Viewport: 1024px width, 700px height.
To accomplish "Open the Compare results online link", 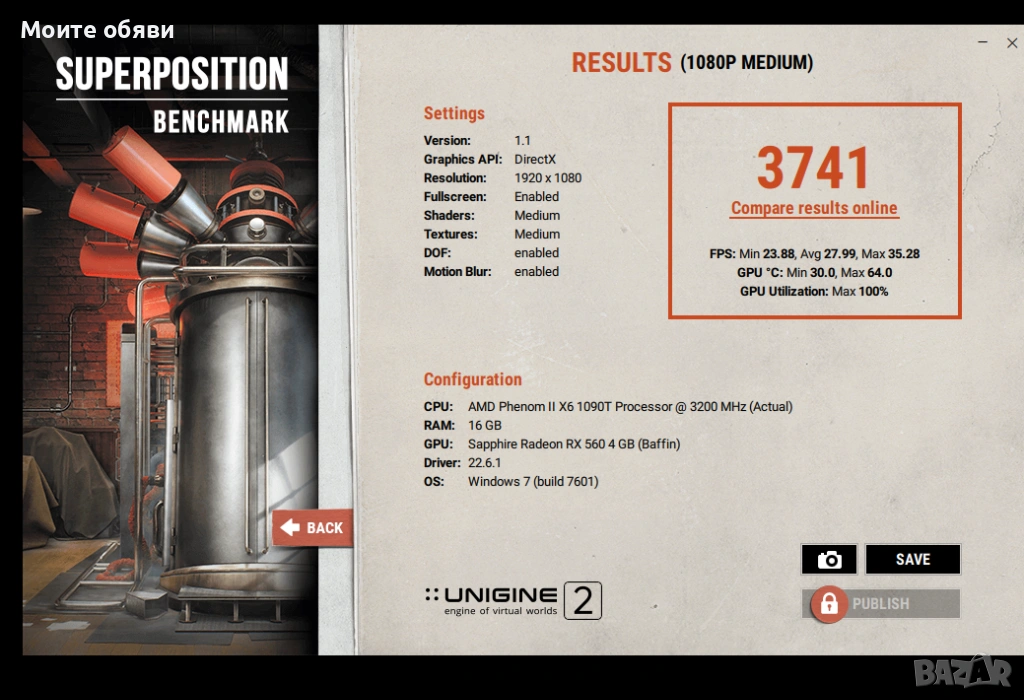I will [x=814, y=209].
